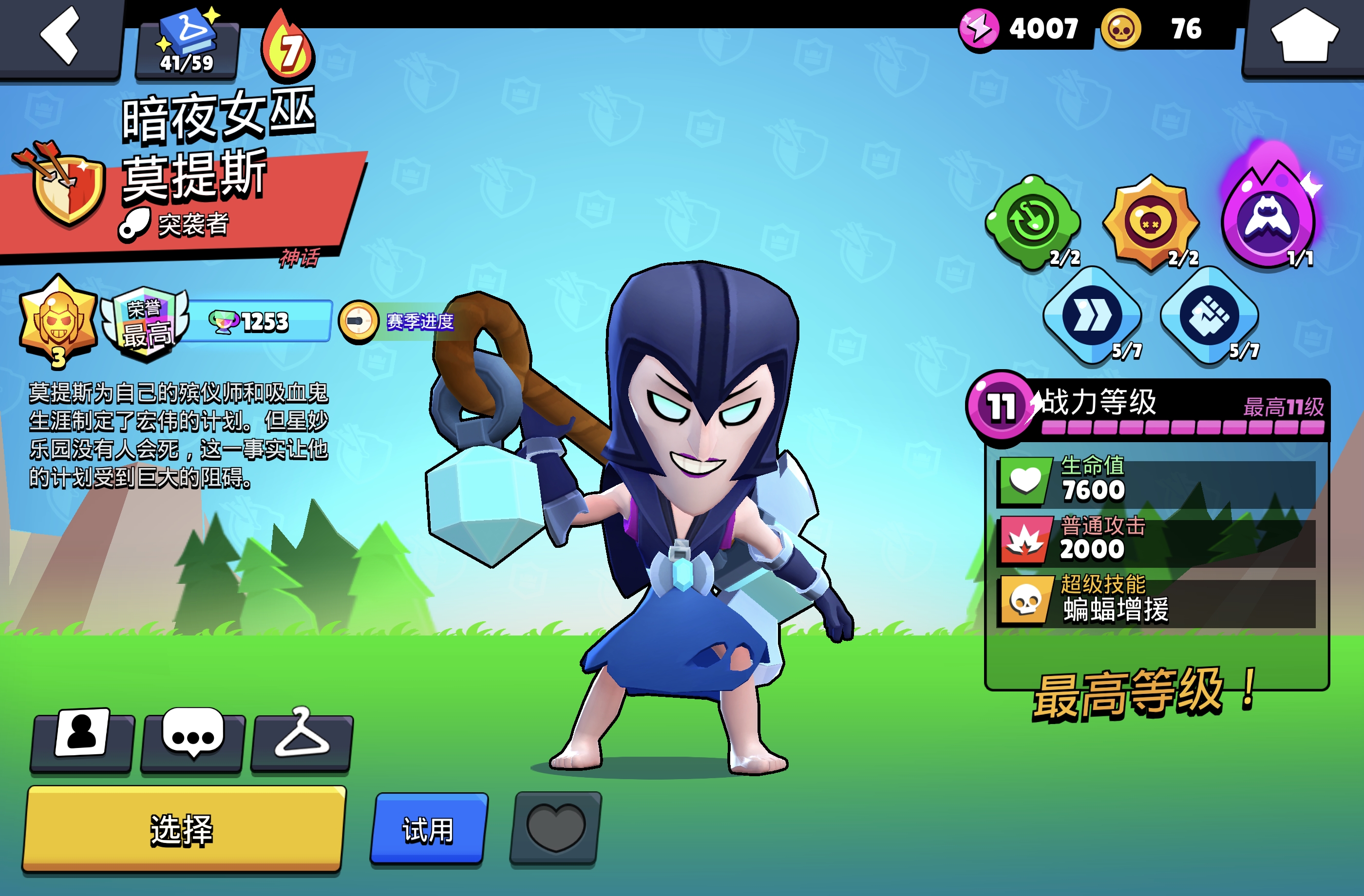The width and height of the screenshot is (1364, 896).
Task: View the super skill 蝙蝠增援 row
Action: coord(1156,600)
